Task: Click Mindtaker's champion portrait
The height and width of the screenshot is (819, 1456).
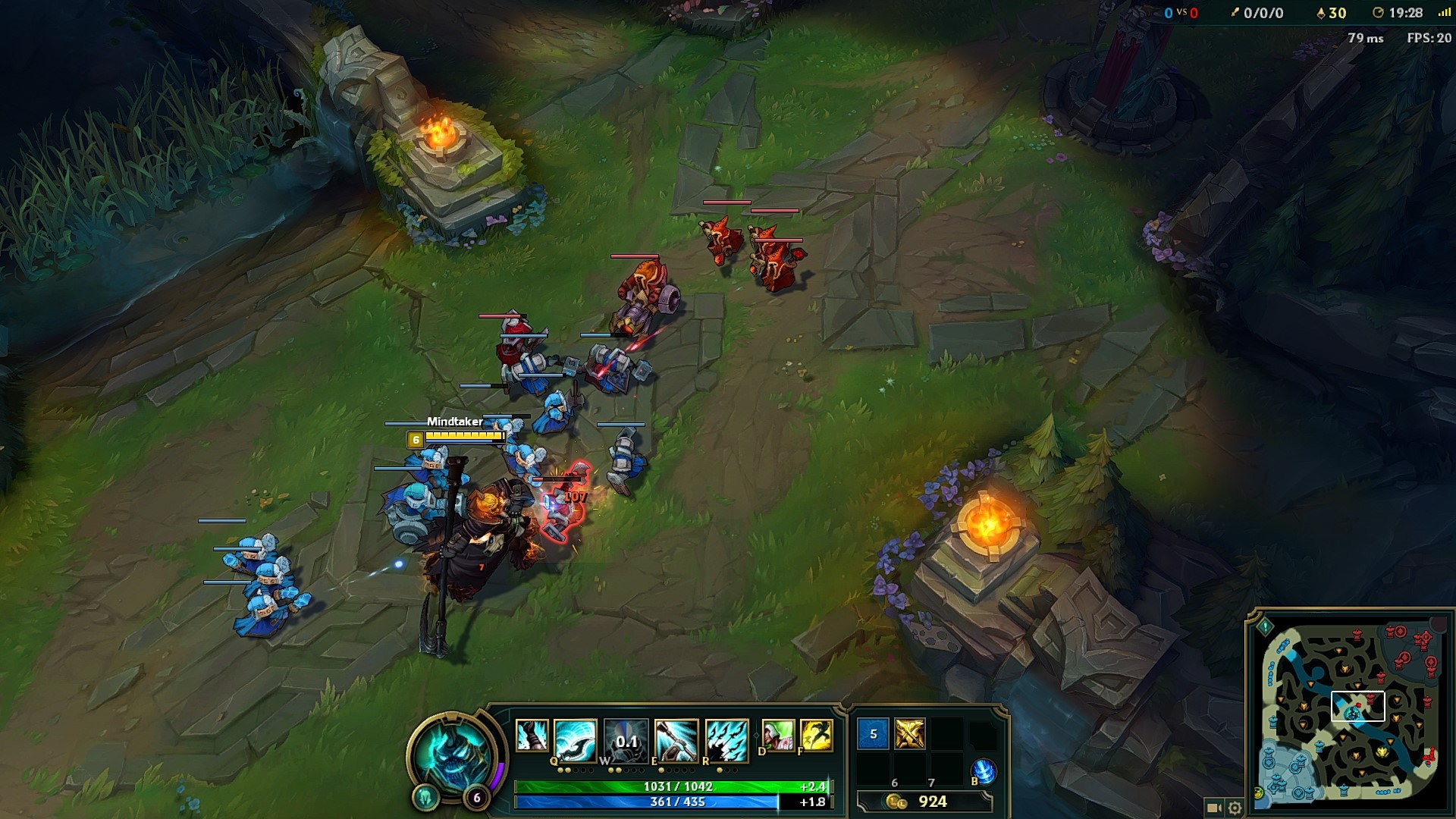Action: pyautogui.click(x=453, y=755)
